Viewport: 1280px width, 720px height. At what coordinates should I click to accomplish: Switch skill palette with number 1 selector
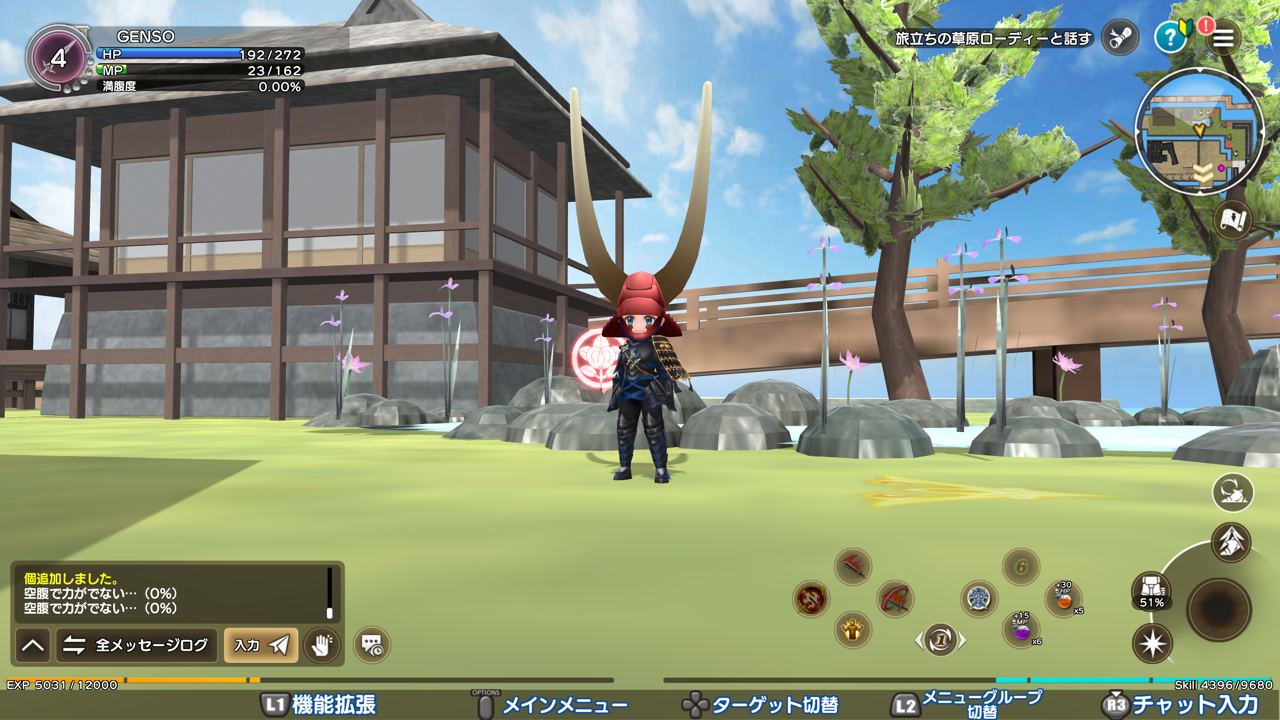[940, 640]
